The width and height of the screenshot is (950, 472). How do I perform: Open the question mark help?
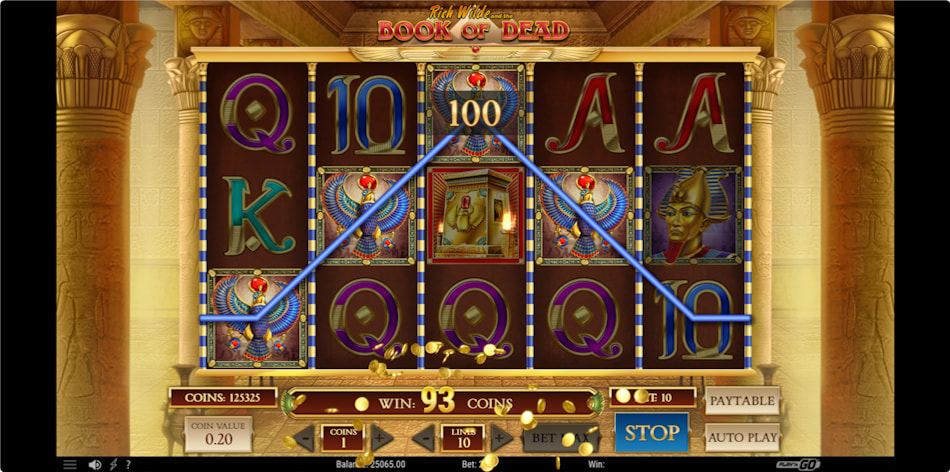(x=127, y=464)
